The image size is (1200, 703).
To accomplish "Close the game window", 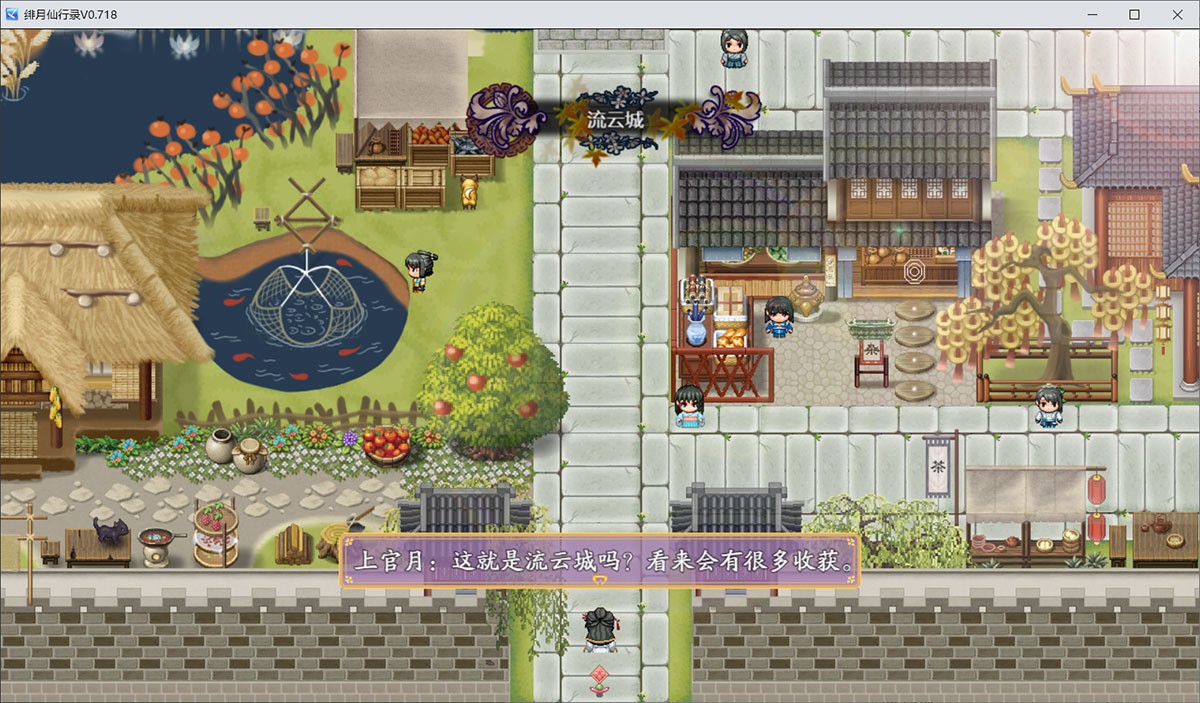I will [x=1180, y=14].
